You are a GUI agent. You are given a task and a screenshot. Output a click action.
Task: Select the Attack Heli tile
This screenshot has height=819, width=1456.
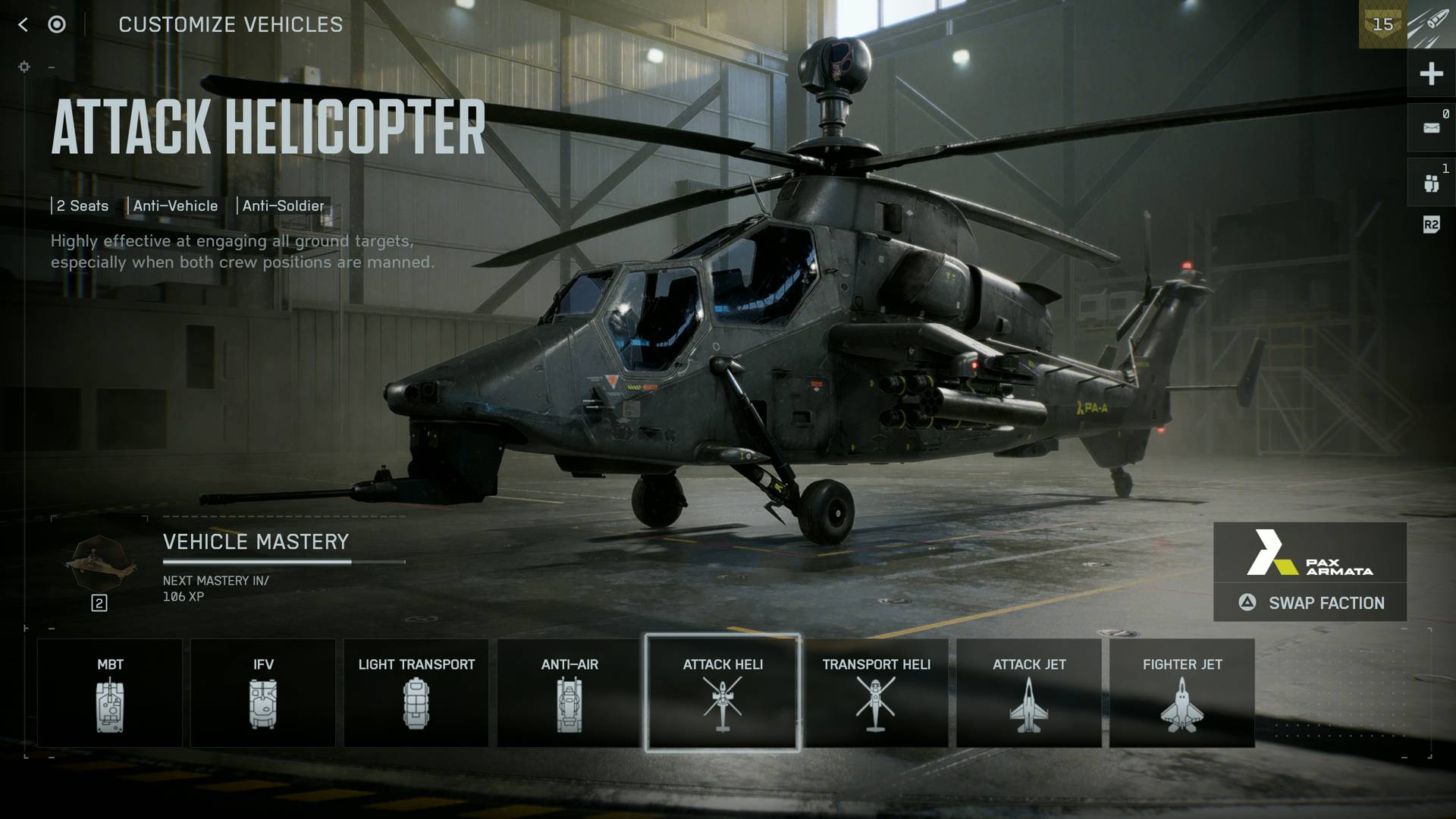pos(723,693)
